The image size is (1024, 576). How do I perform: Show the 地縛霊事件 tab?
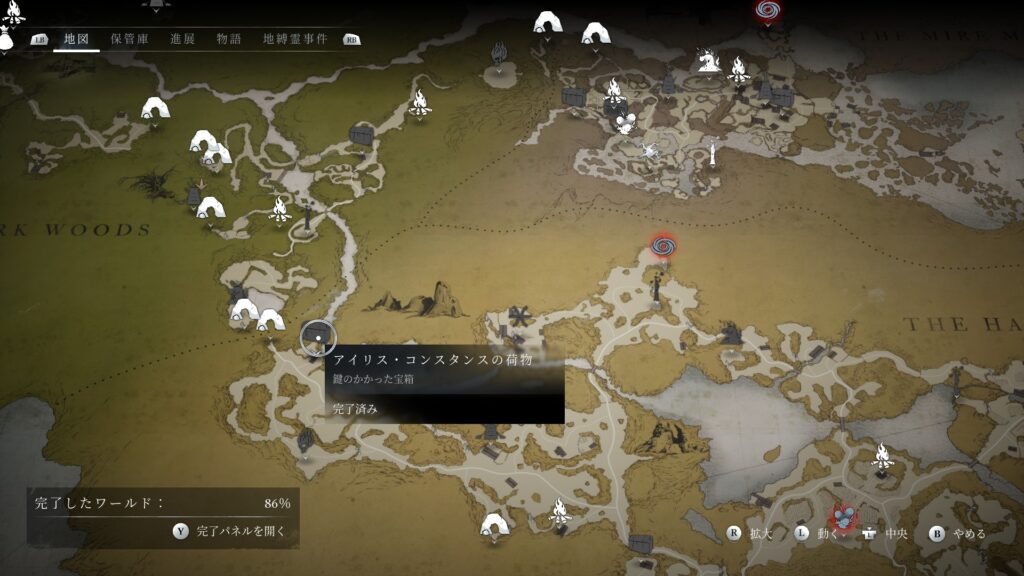tap(295, 39)
